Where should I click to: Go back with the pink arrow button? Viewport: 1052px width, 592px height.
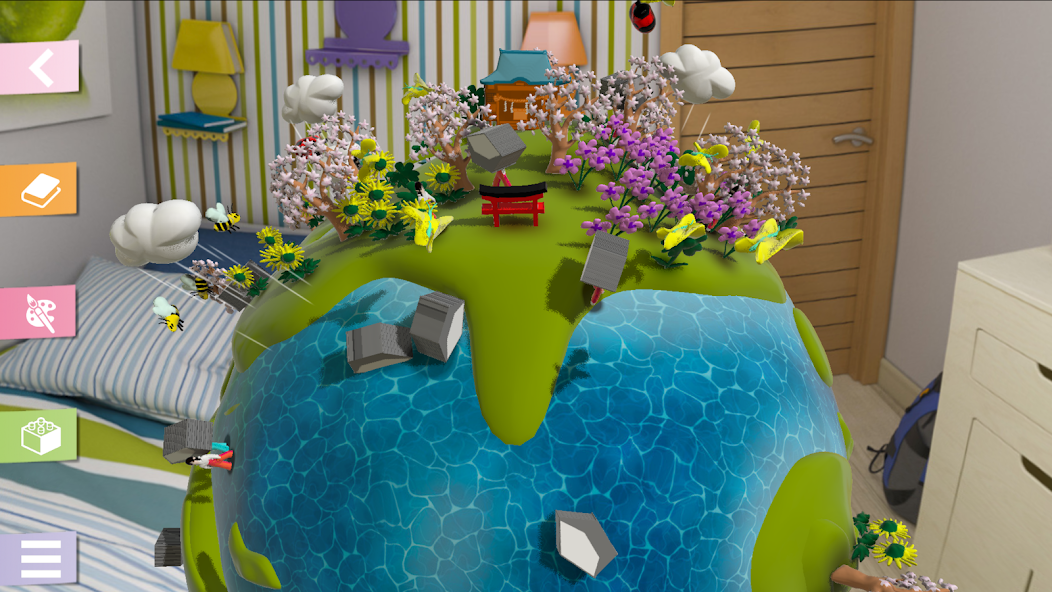click(39, 67)
